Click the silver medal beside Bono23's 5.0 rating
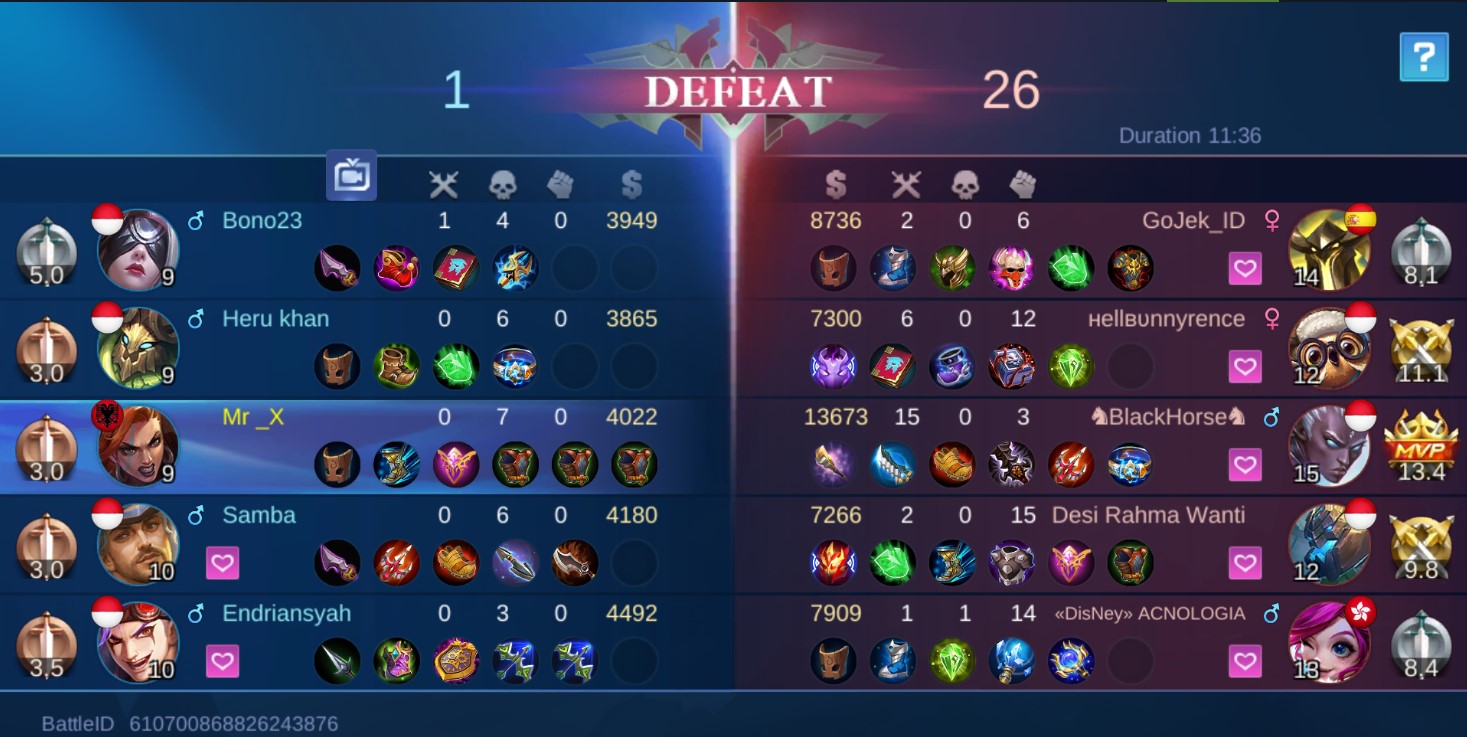 [46, 249]
